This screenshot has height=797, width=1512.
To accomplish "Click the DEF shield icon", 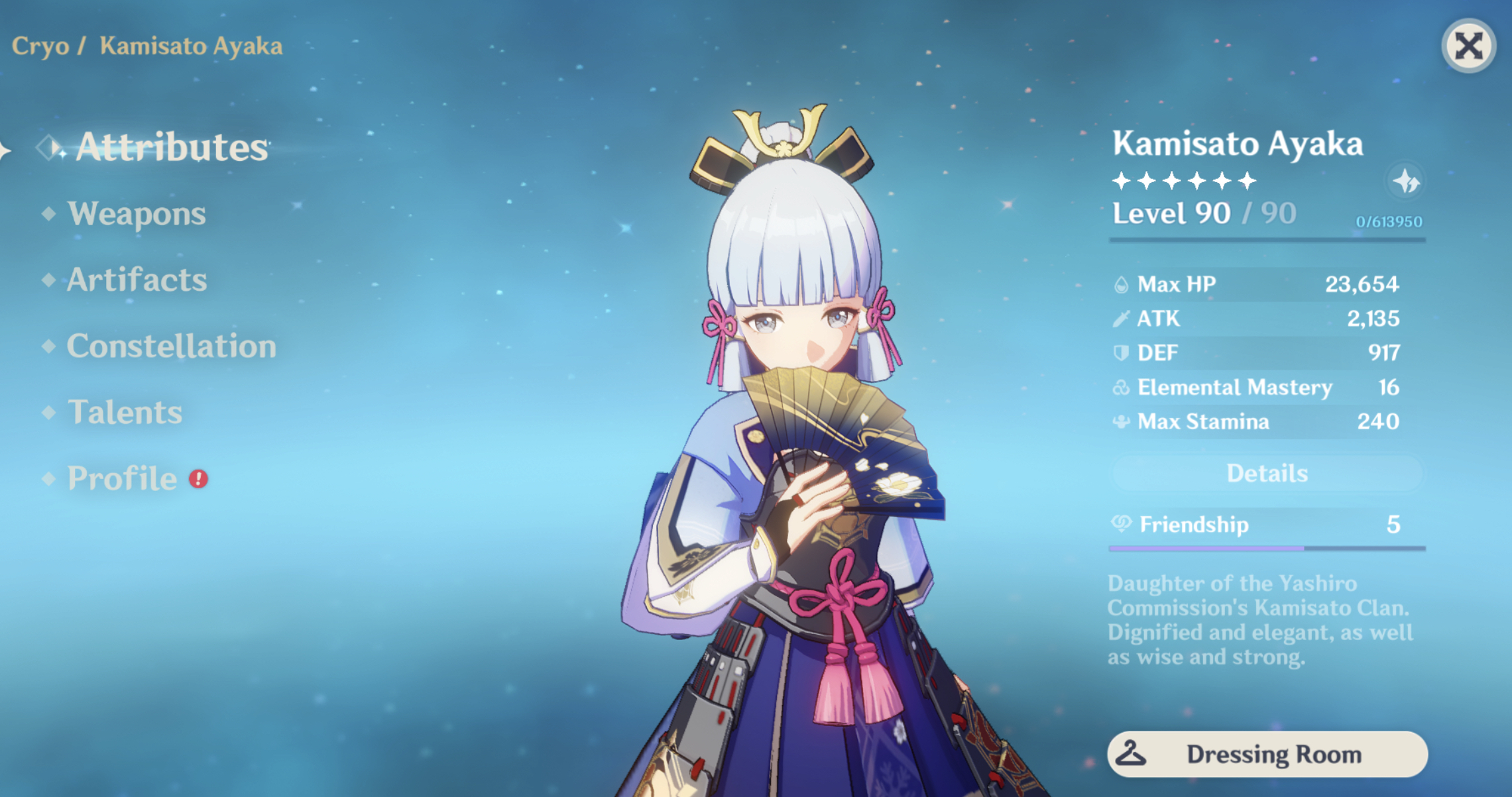I will [x=1122, y=353].
